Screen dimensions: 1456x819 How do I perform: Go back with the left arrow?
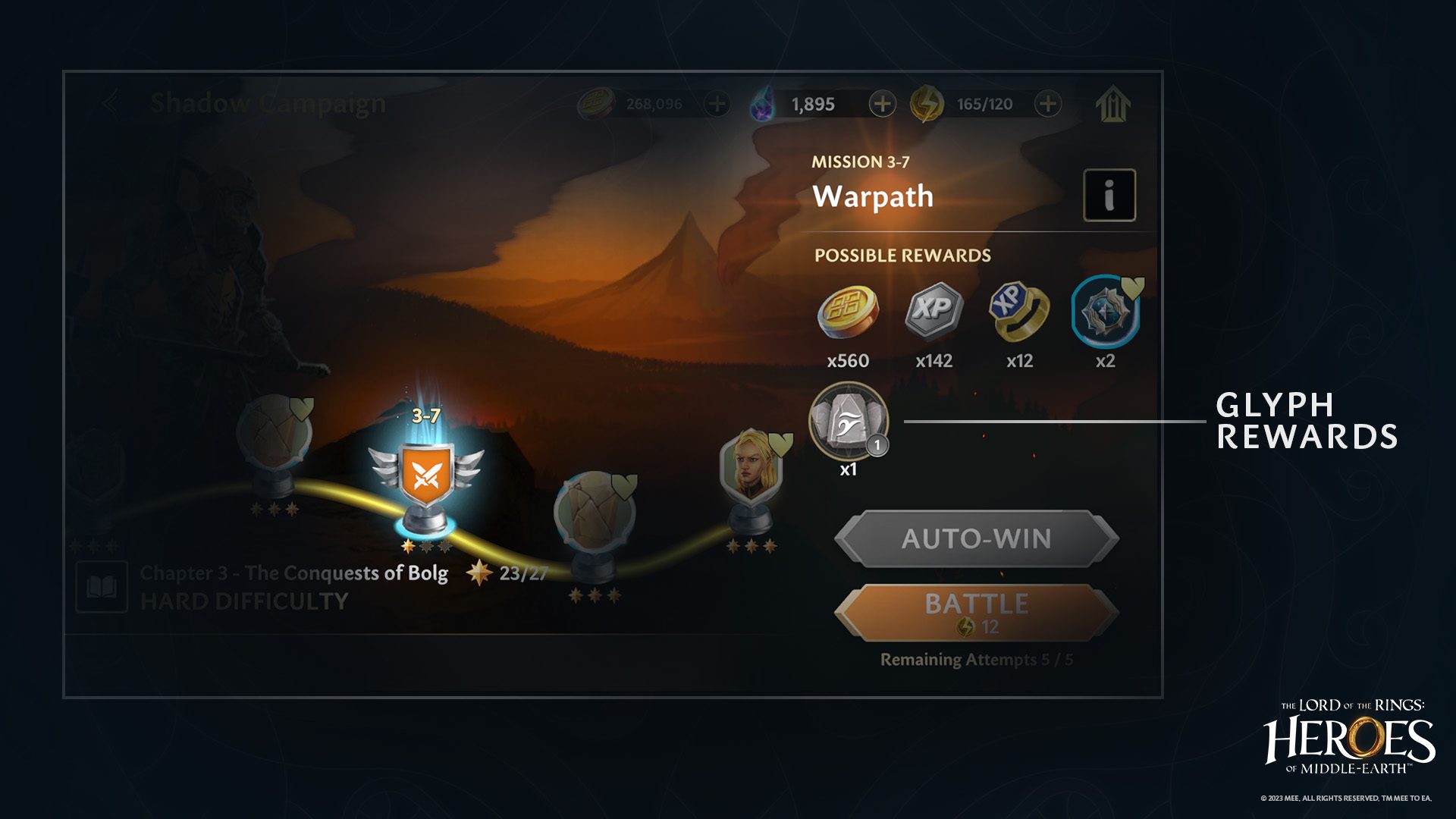pos(110,102)
